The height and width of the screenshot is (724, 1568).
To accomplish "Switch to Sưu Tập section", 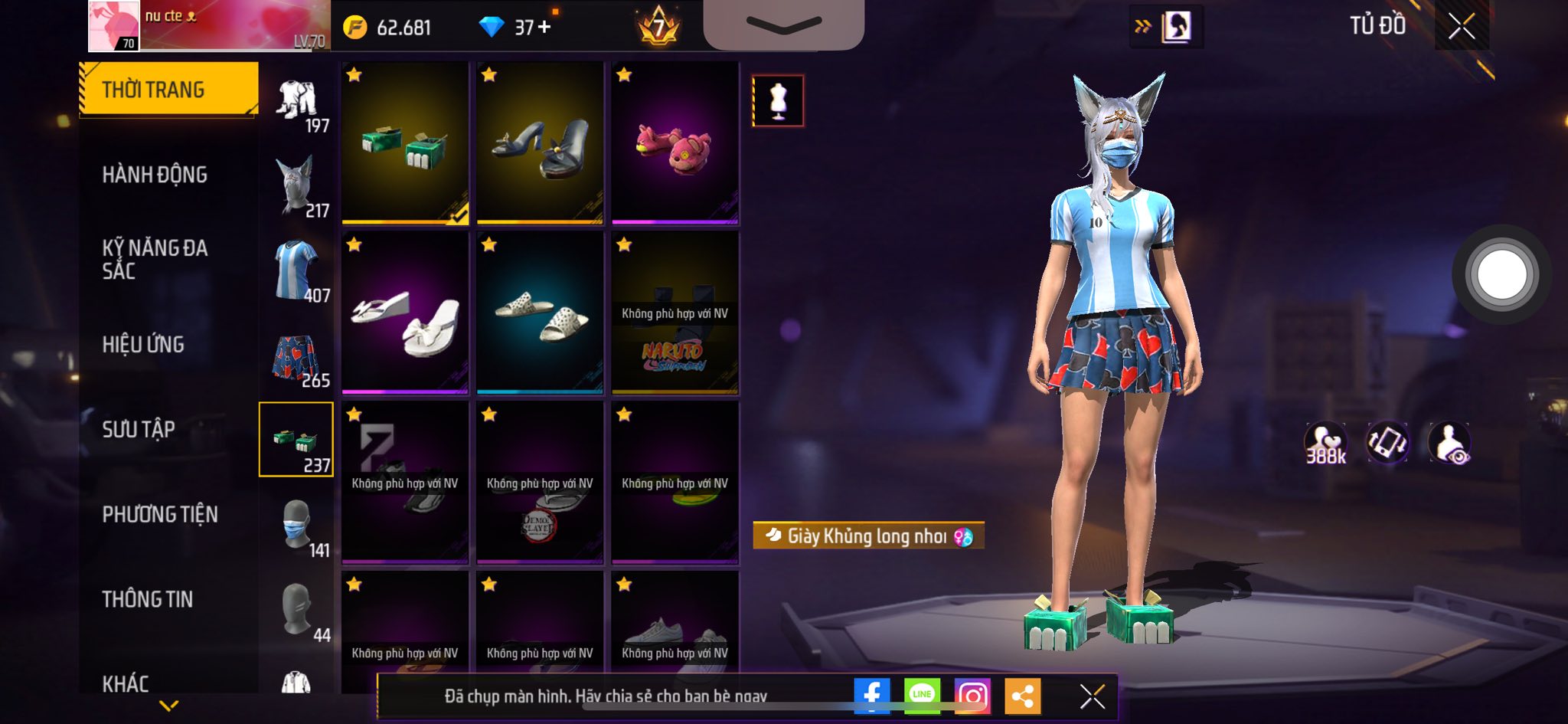I will click(139, 429).
